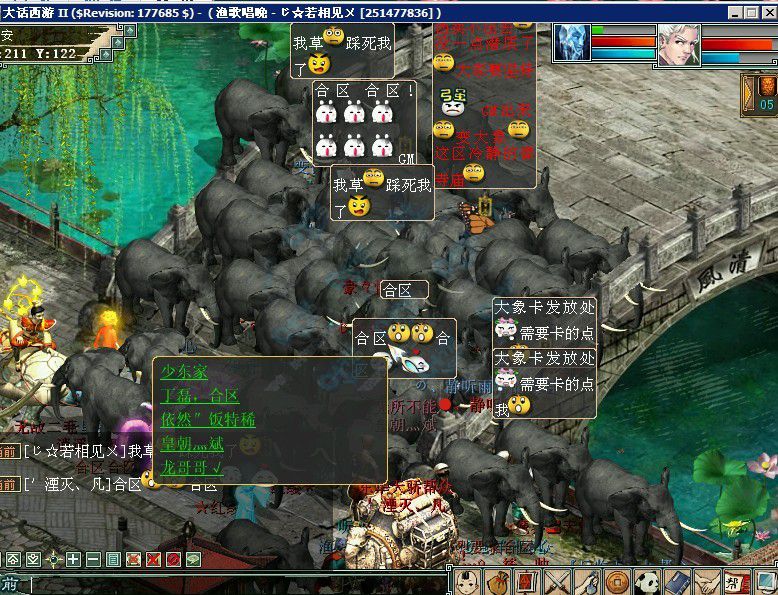This screenshot has height=595, width=778.
Task: Open the bald child character icon
Action: pyautogui.click(x=468, y=582)
